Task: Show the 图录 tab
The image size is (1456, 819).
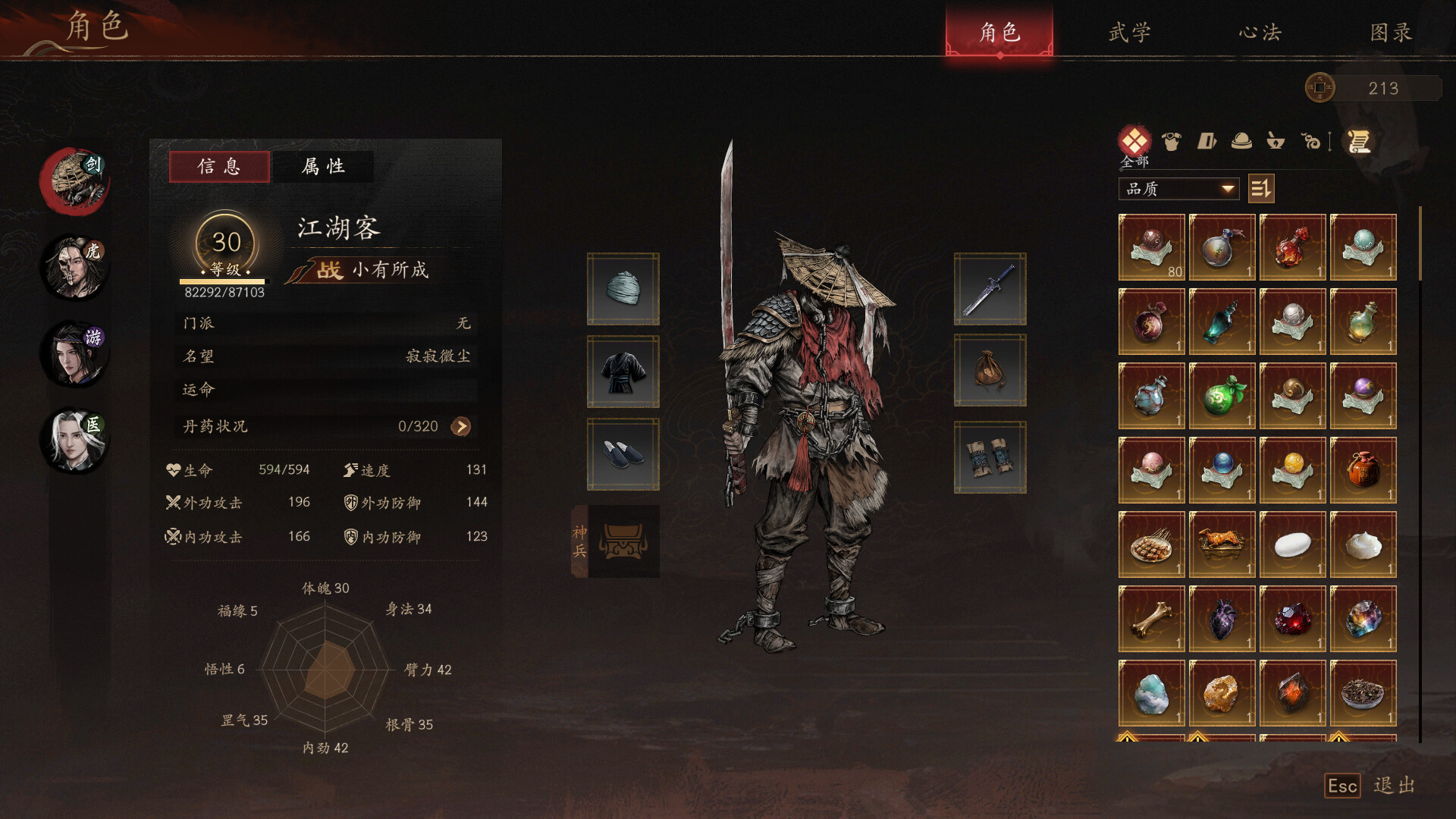Action: [x=1391, y=33]
